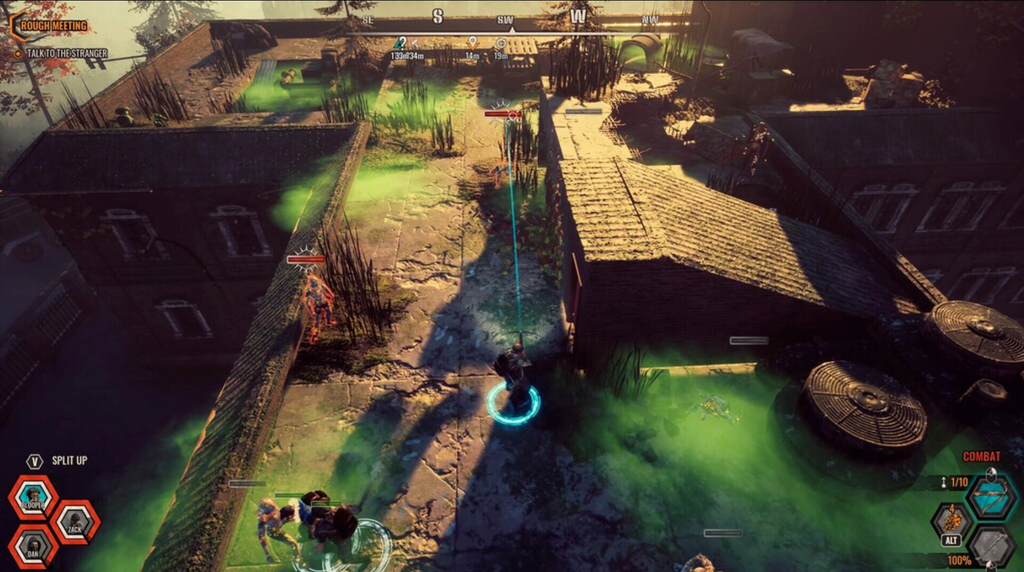The image size is (1024, 572).
Task: Equip the grey melee weapon slot
Action: coord(991,547)
